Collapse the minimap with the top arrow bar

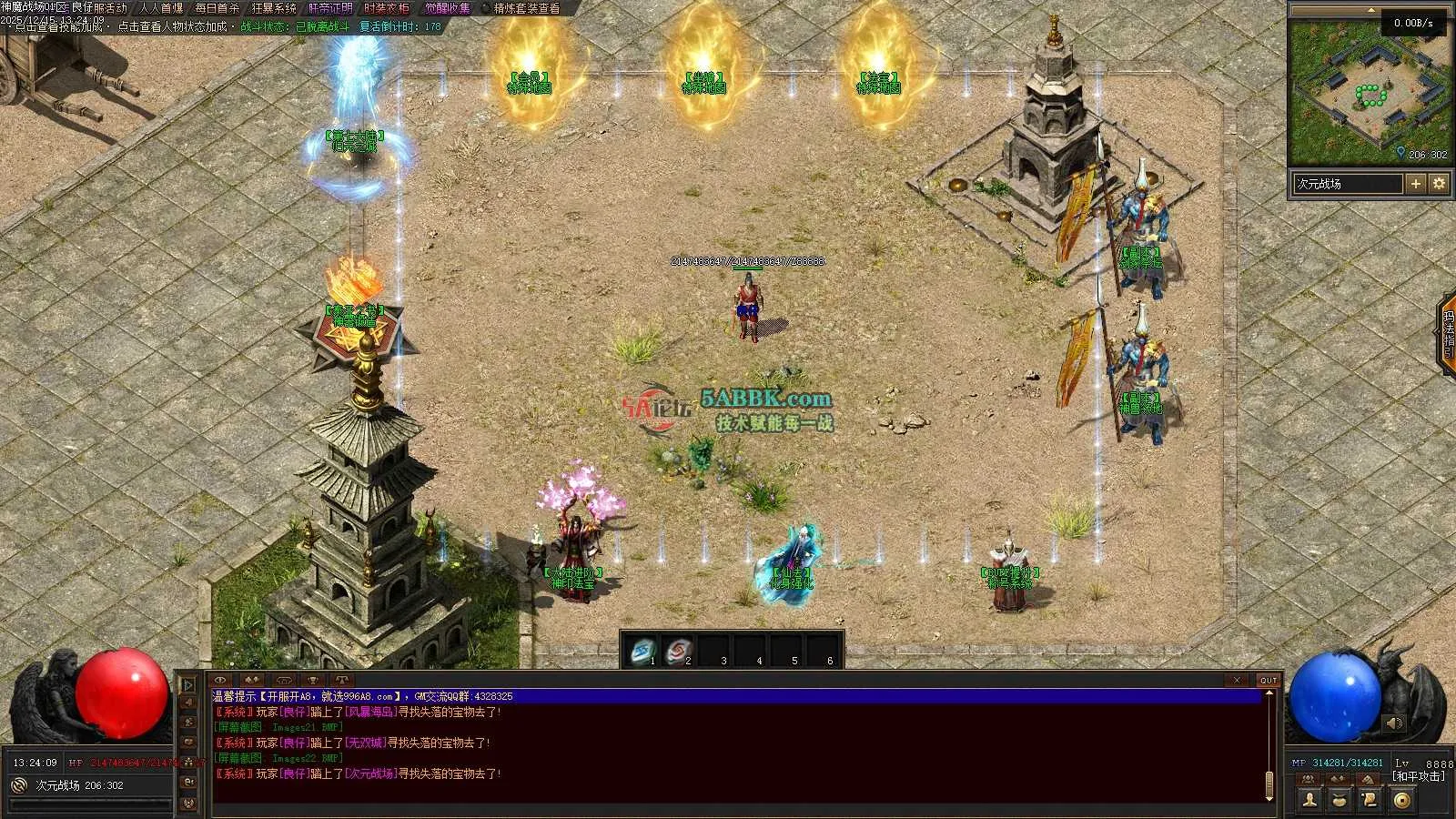coord(1370,10)
